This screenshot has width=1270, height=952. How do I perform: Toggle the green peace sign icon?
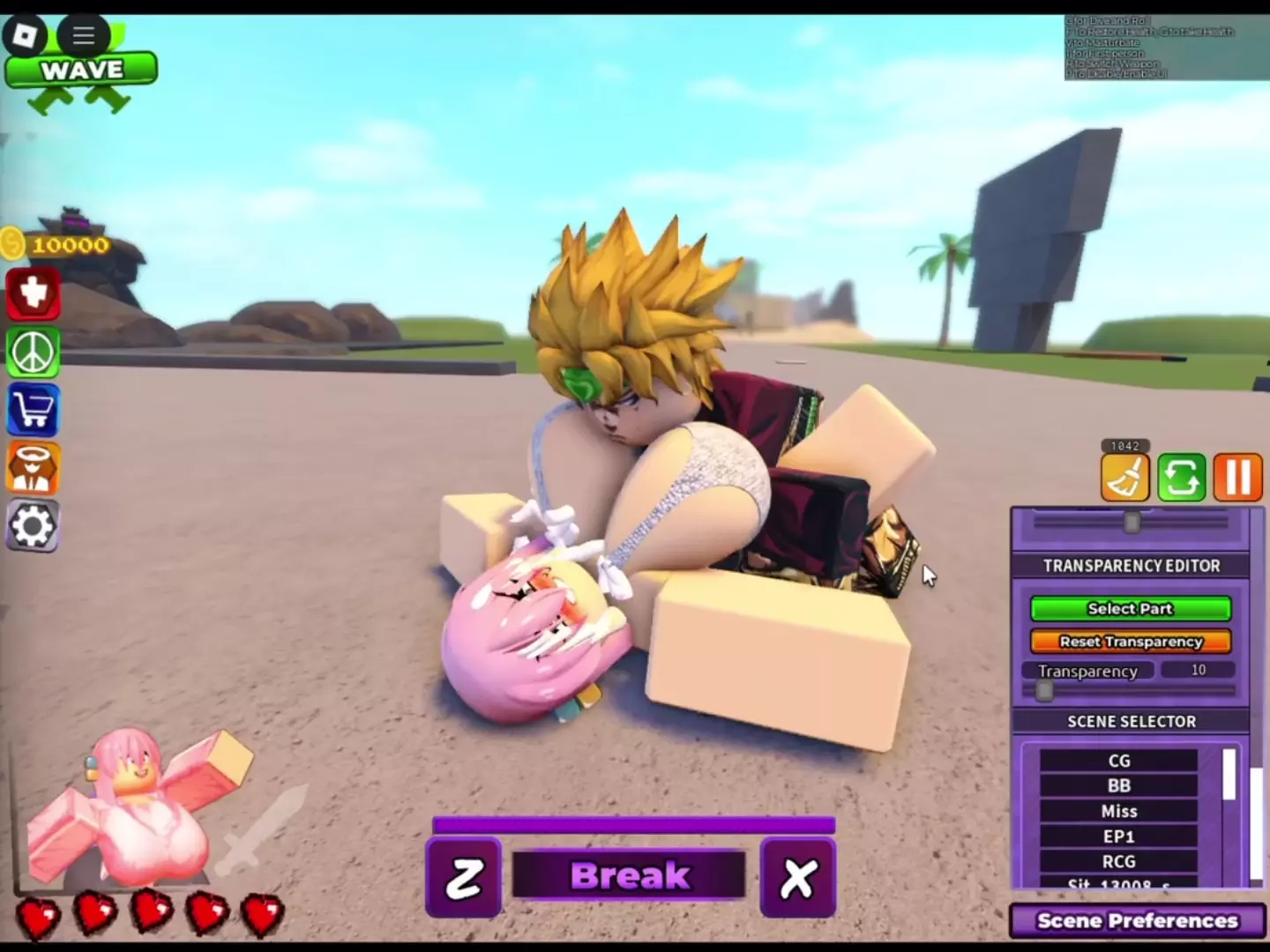34,353
